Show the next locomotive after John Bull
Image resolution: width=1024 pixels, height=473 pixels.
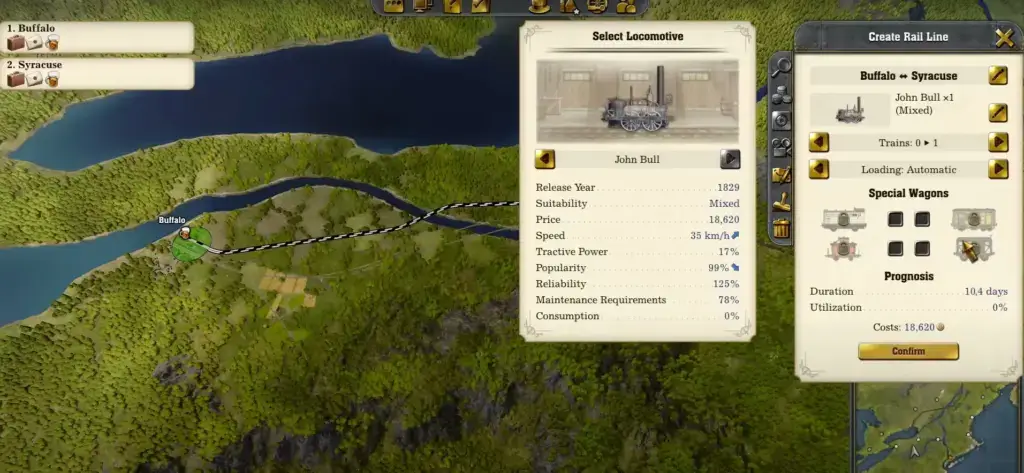pos(731,159)
